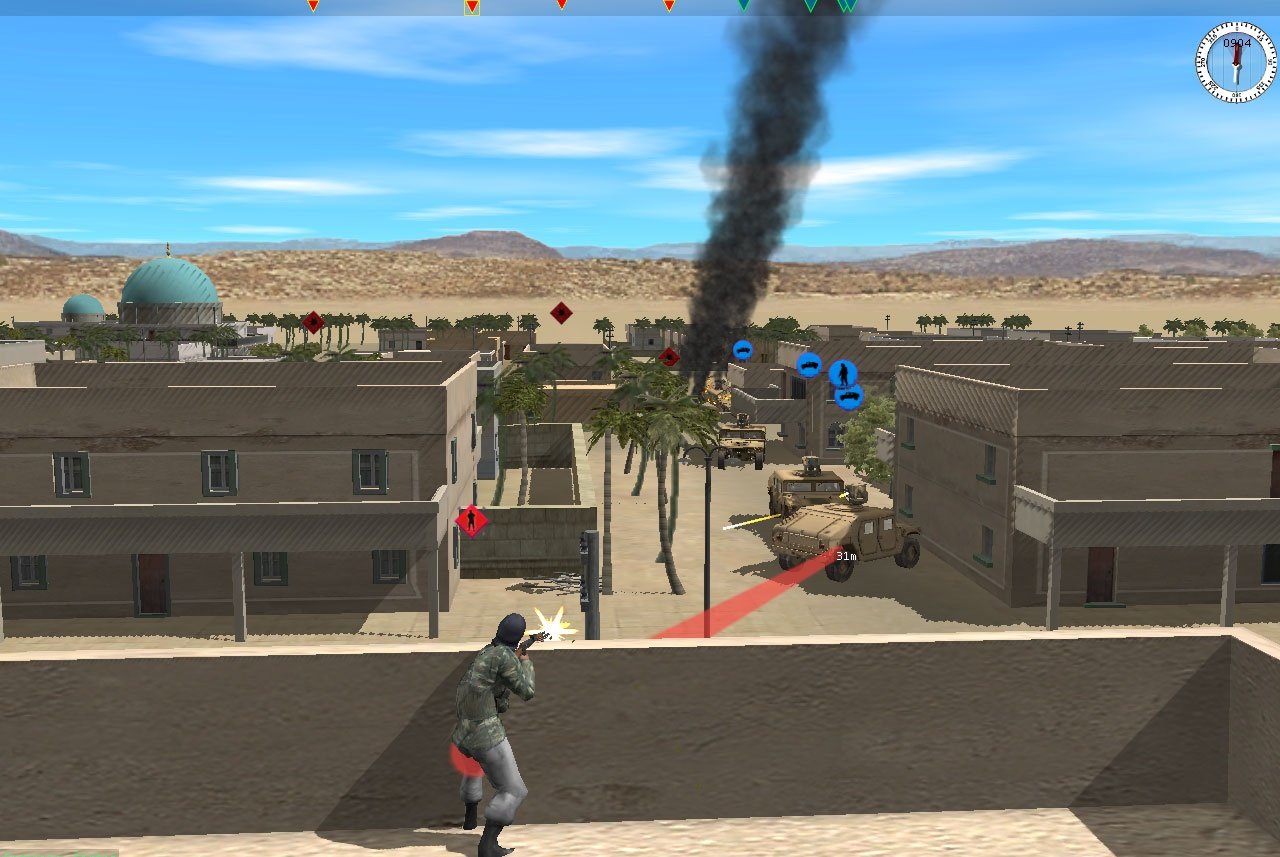Click the compass needle to reorient heading
The height and width of the screenshot is (857, 1280).
click(x=1235, y=65)
